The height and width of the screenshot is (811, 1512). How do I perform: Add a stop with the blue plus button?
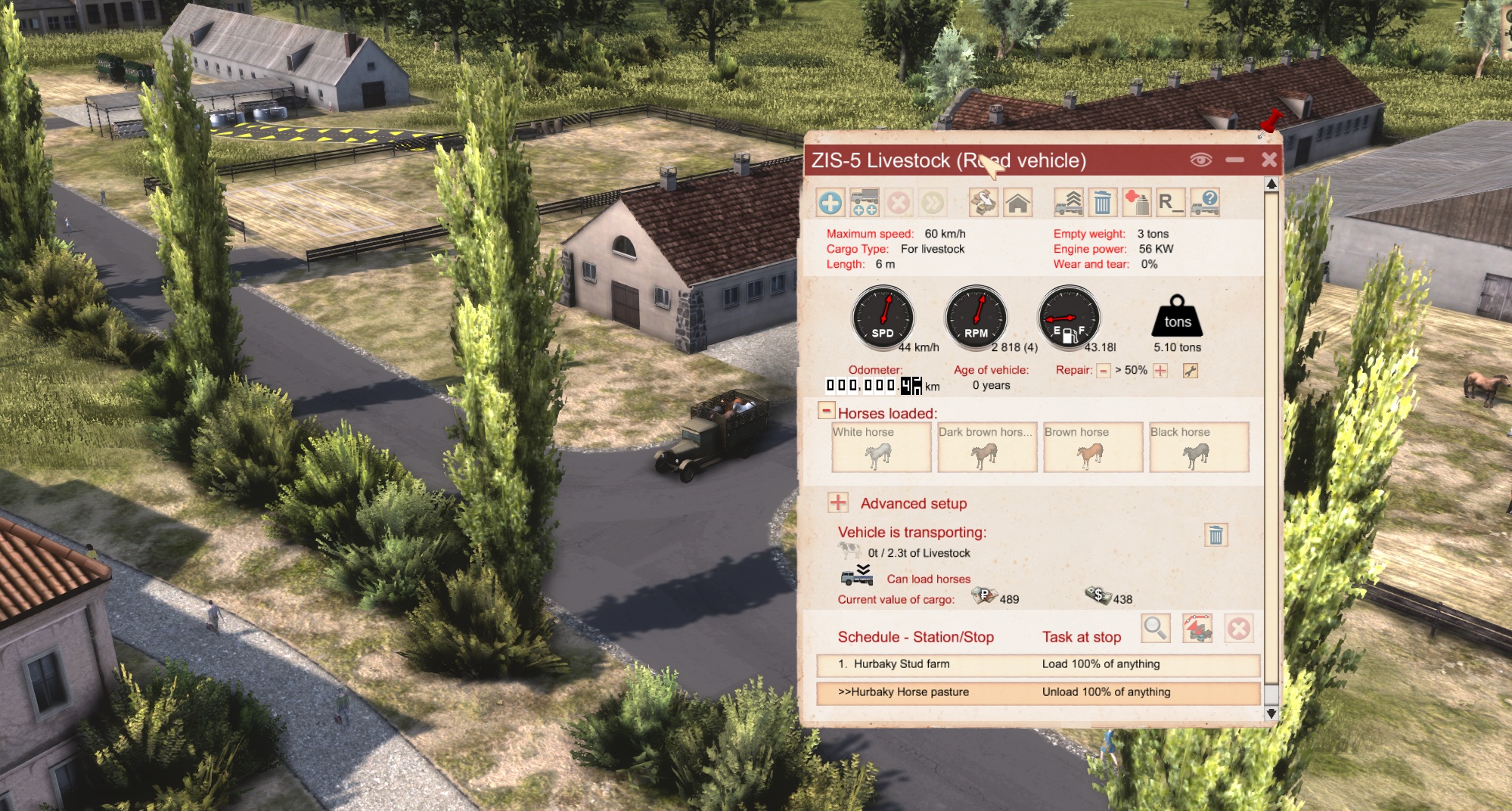[x=831, y=203]
